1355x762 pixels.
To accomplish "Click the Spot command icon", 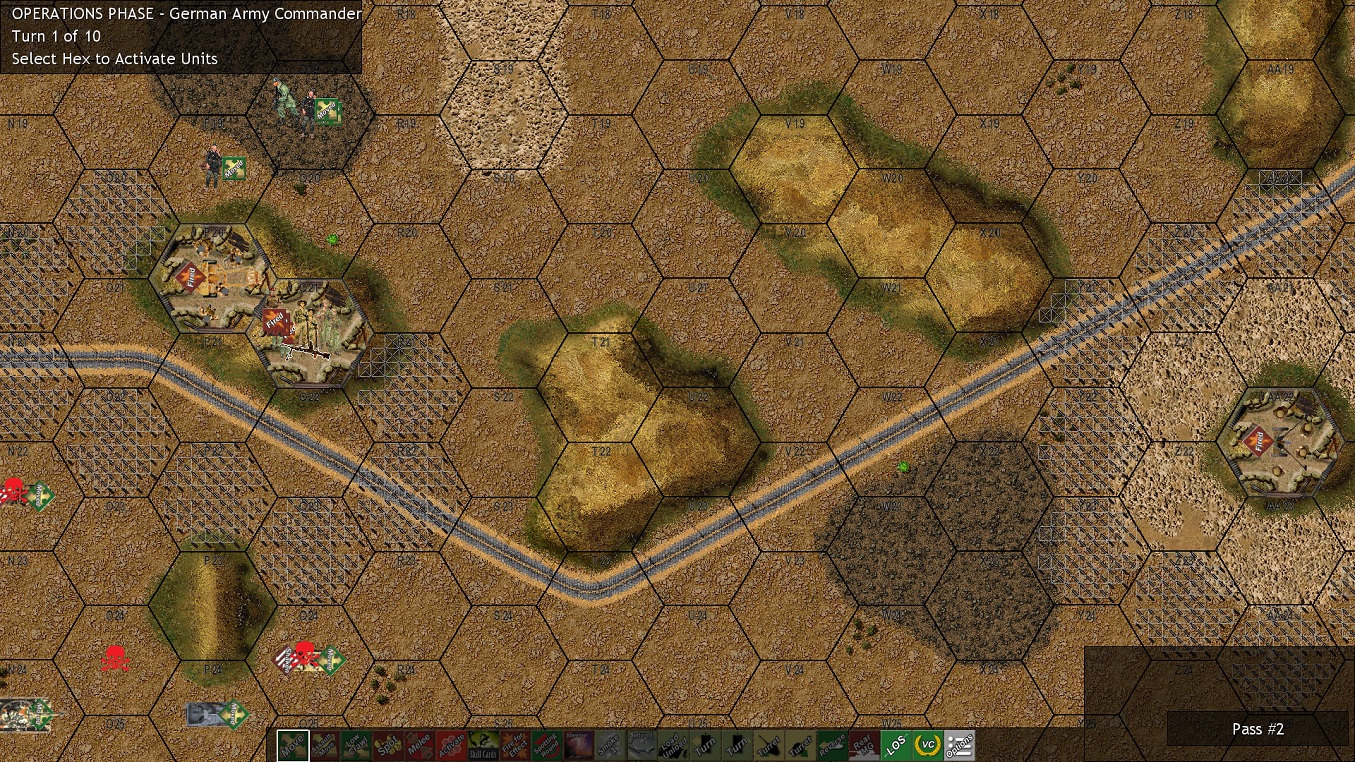I will click(x=388, y=745).
